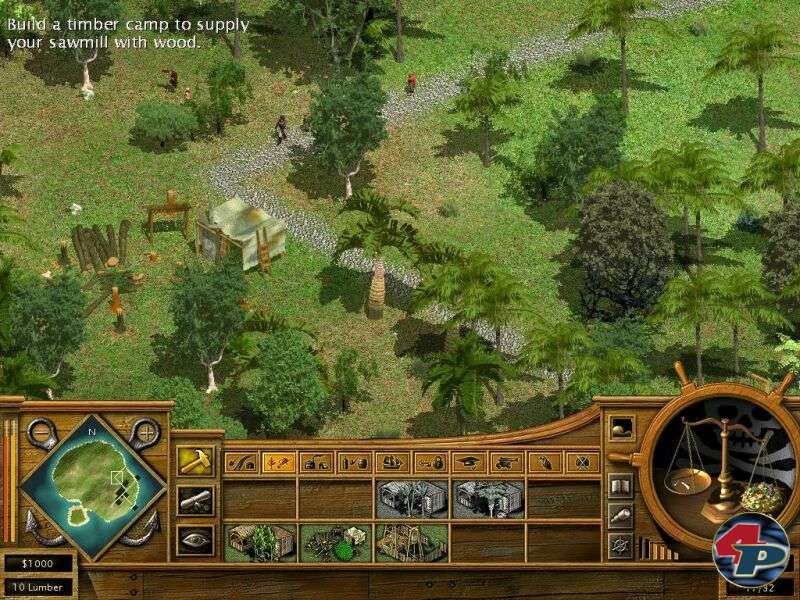Select the timber camp building thumbnail
This screenshot has width=800, height=600.
pyautogui.click(x=335, y=543)
